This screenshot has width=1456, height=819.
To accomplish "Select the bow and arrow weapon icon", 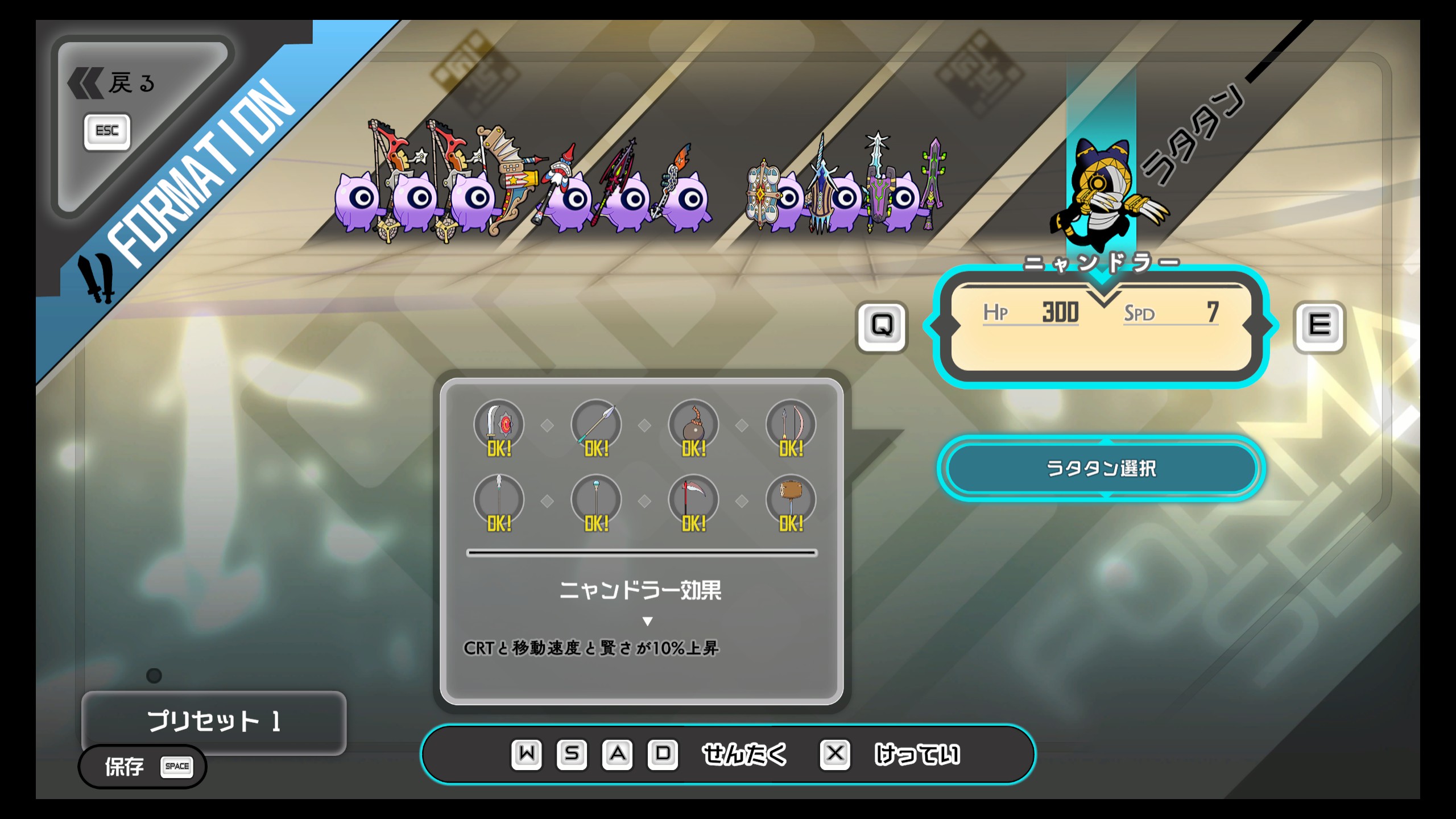I will coord(791,425).
